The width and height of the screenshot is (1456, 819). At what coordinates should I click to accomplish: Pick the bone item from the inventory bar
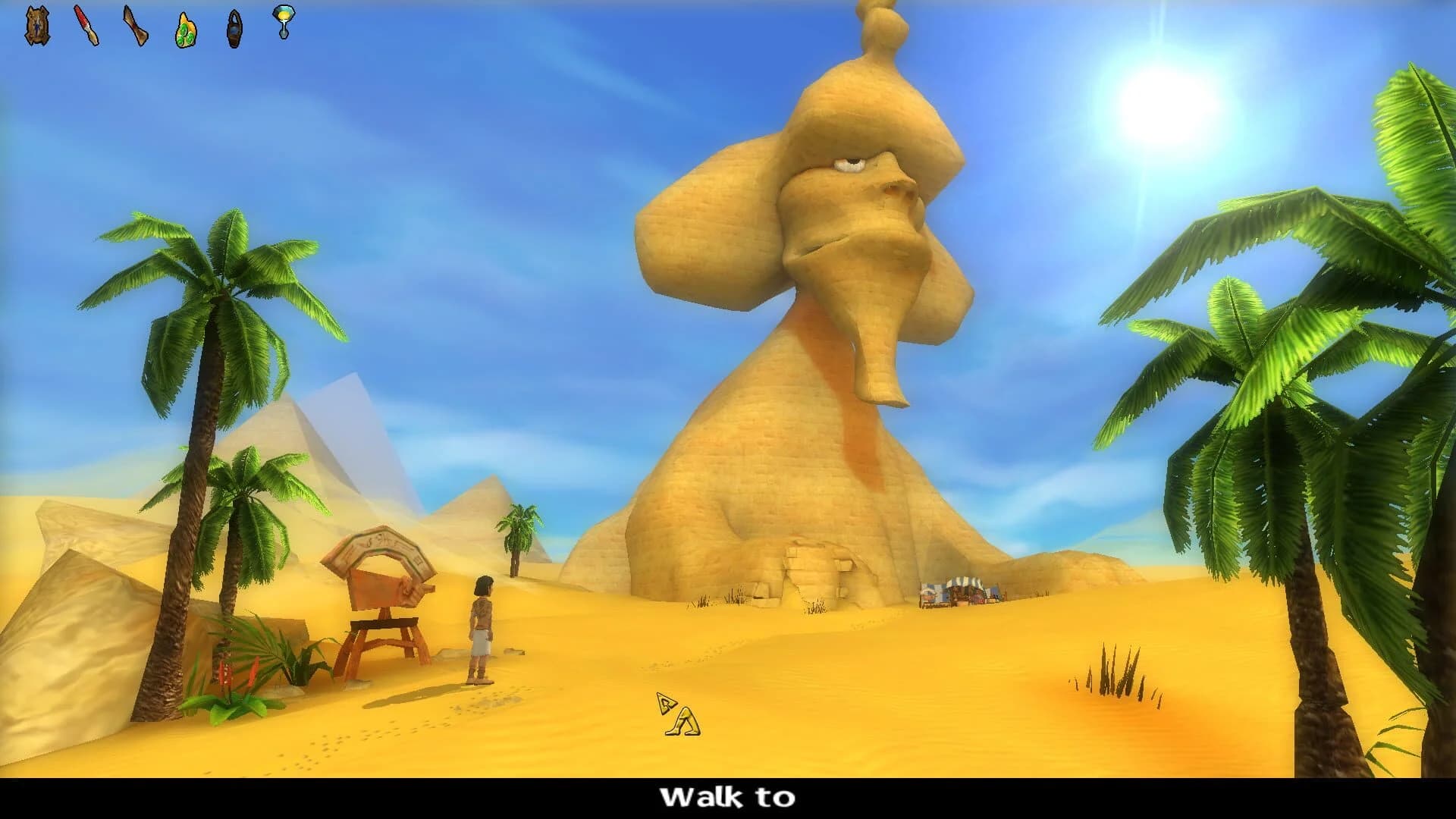135,25
